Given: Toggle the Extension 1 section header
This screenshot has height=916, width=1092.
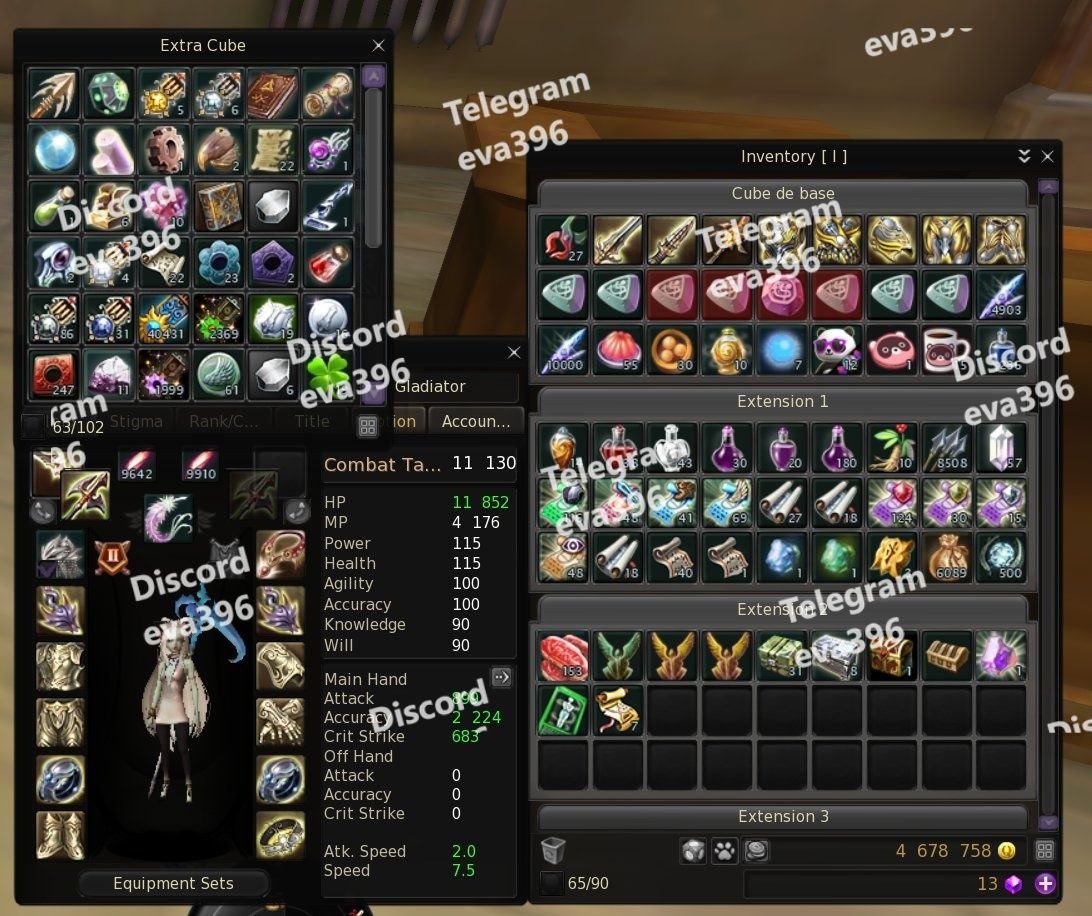Looking at the screenshot, I should (x=783, y=402).
